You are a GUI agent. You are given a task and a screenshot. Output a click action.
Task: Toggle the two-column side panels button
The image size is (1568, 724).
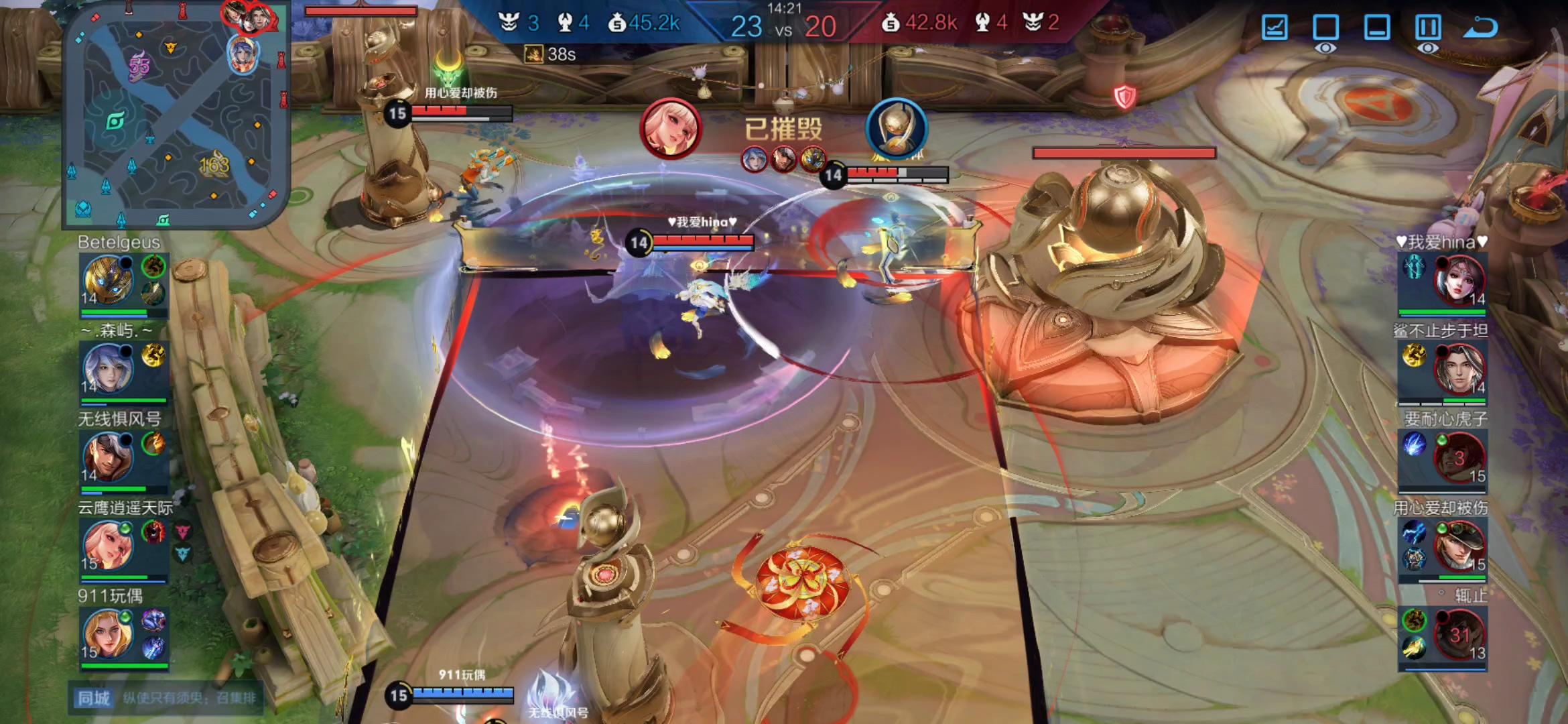1427,27
